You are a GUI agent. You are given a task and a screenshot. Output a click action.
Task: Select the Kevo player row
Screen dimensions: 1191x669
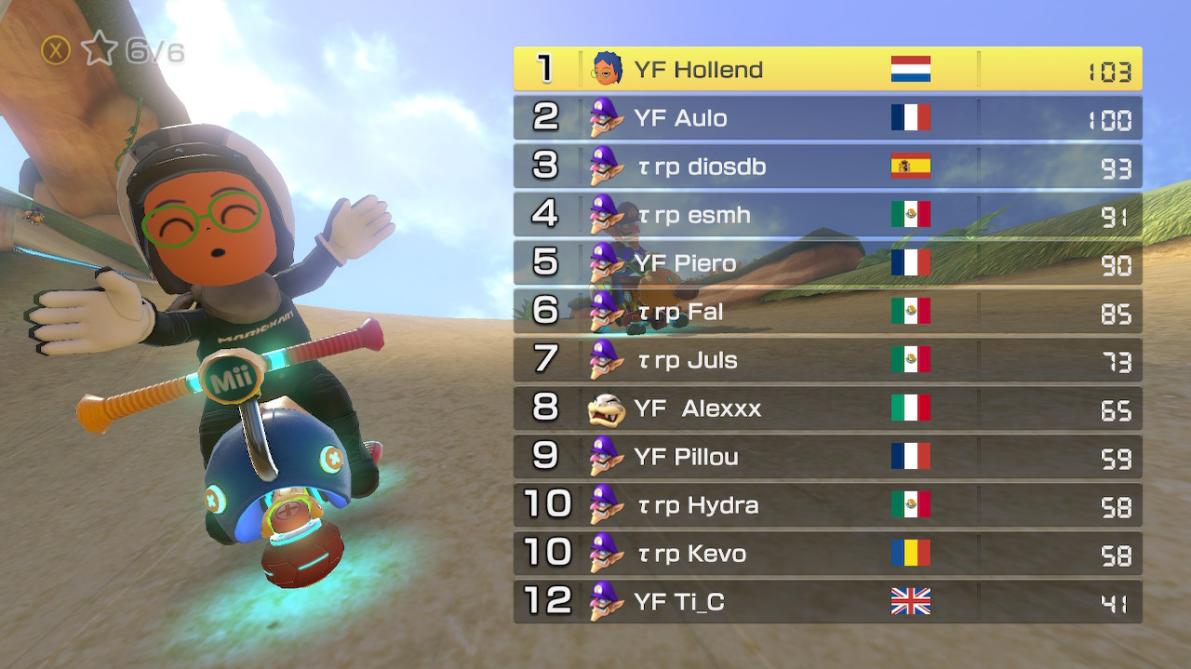827,553
